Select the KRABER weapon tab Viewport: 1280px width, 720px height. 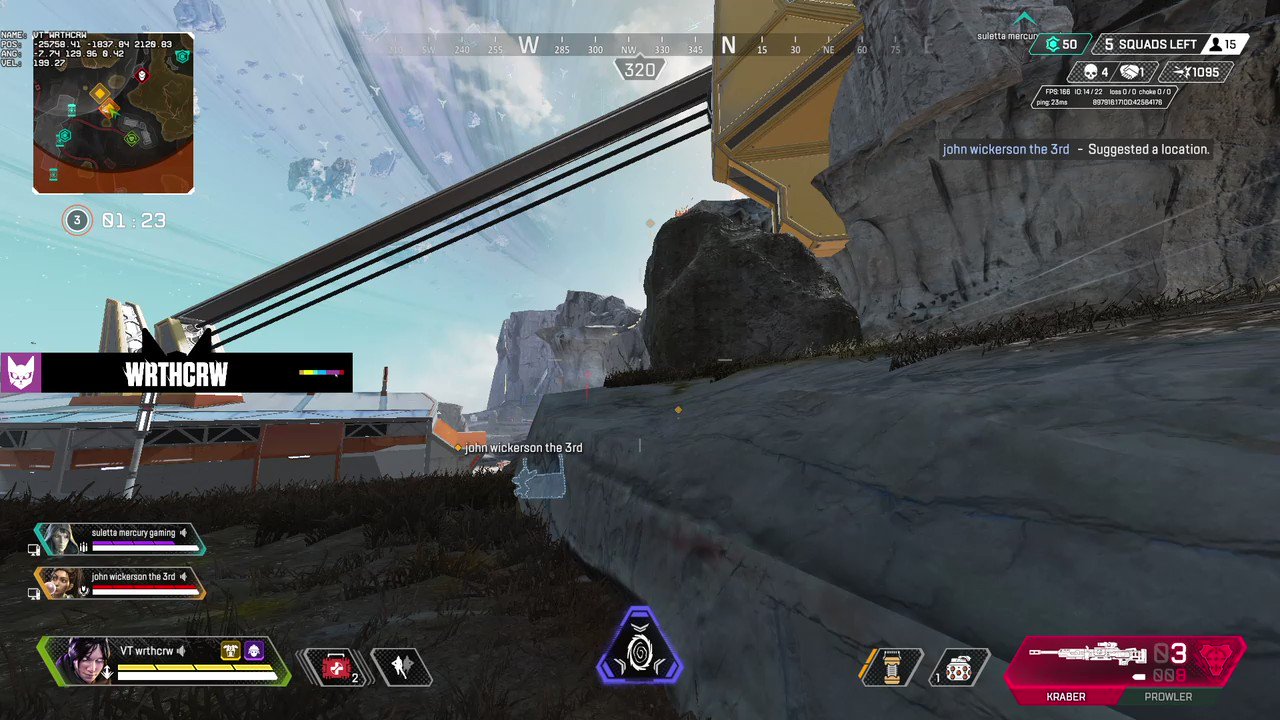tap(1065, 696)
